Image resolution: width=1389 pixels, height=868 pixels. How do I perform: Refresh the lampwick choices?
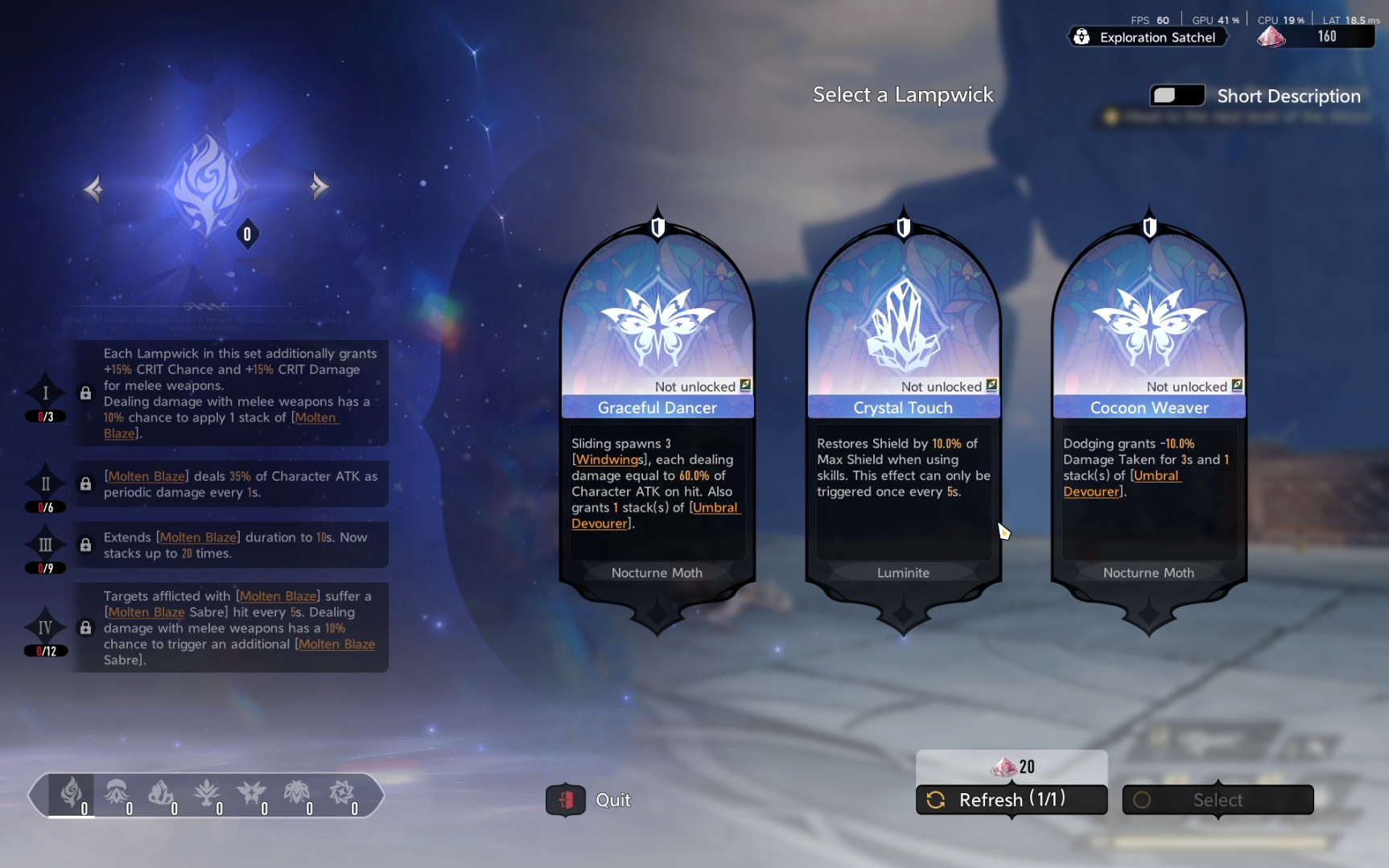pyautogui.click(x=1012, y=800)
